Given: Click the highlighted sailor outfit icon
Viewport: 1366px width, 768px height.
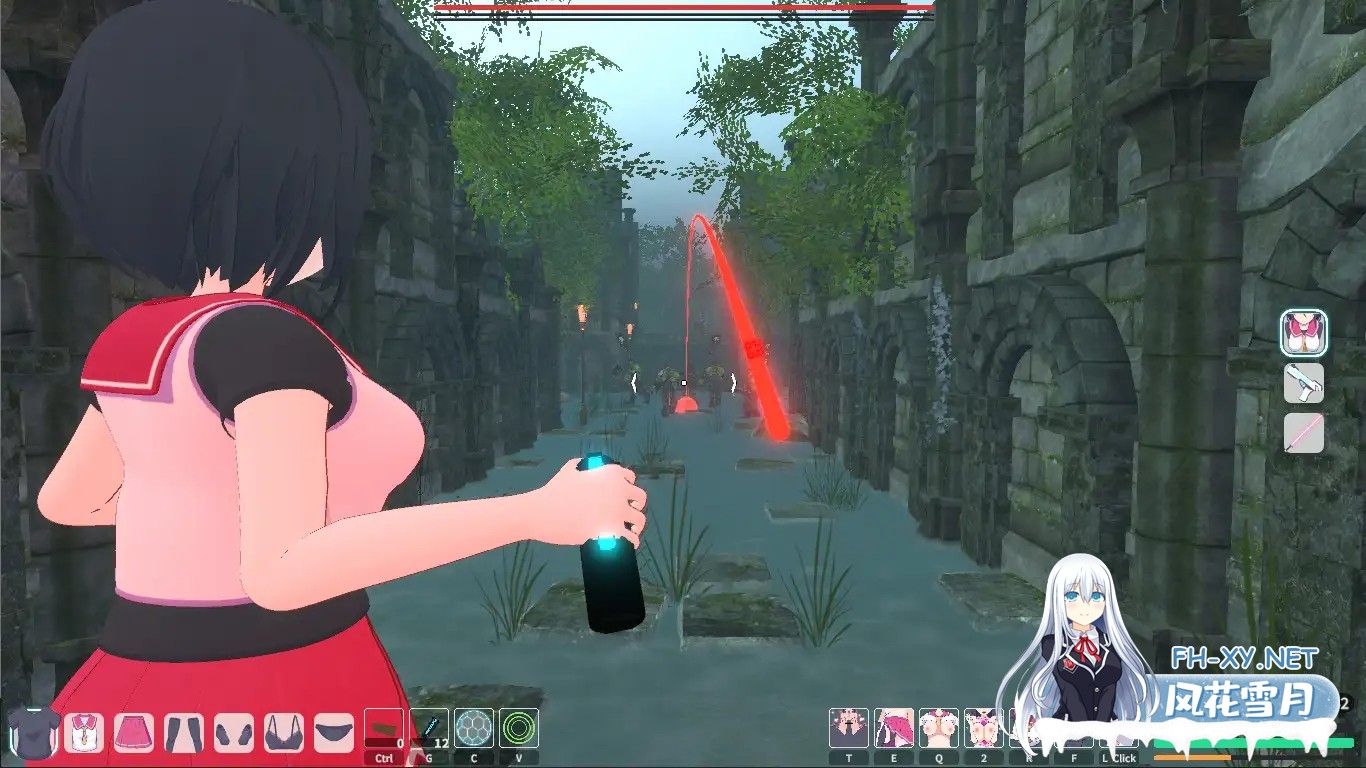Looking at the screenshot, I should (x=1303, y=333).
